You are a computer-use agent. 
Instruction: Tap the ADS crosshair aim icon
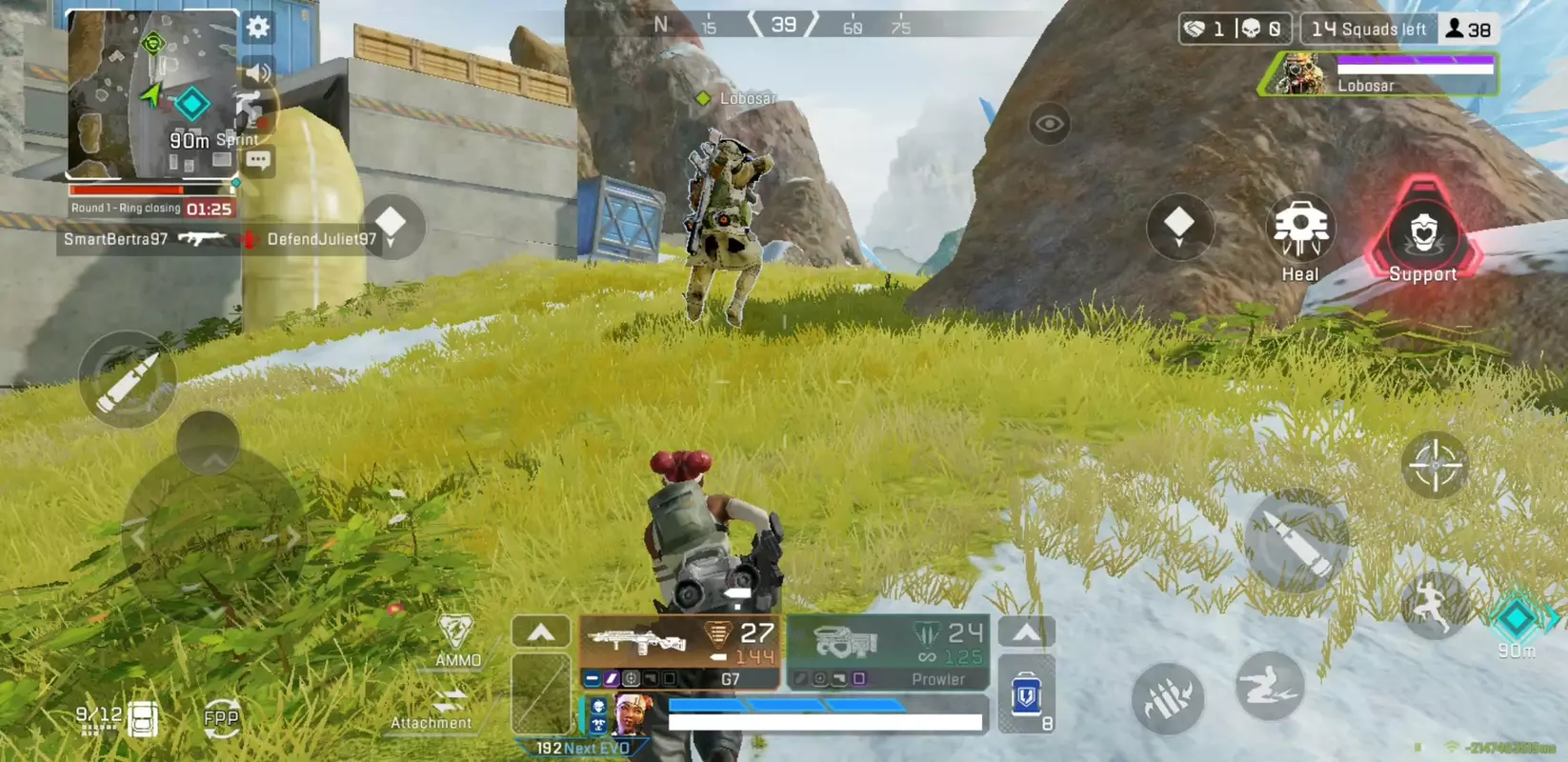coord(1437,466)
